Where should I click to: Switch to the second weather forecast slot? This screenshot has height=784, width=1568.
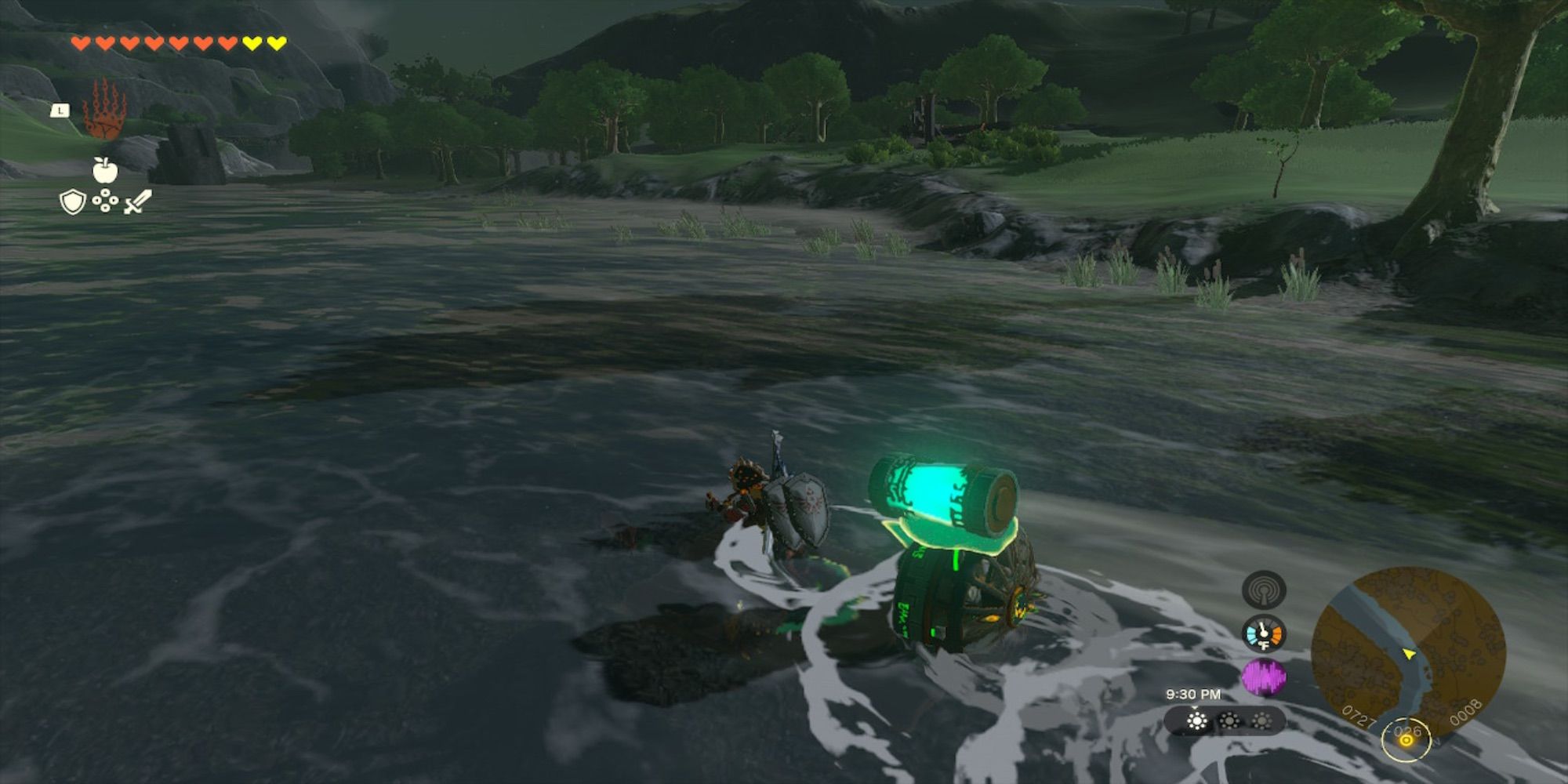click(1229, 721)
